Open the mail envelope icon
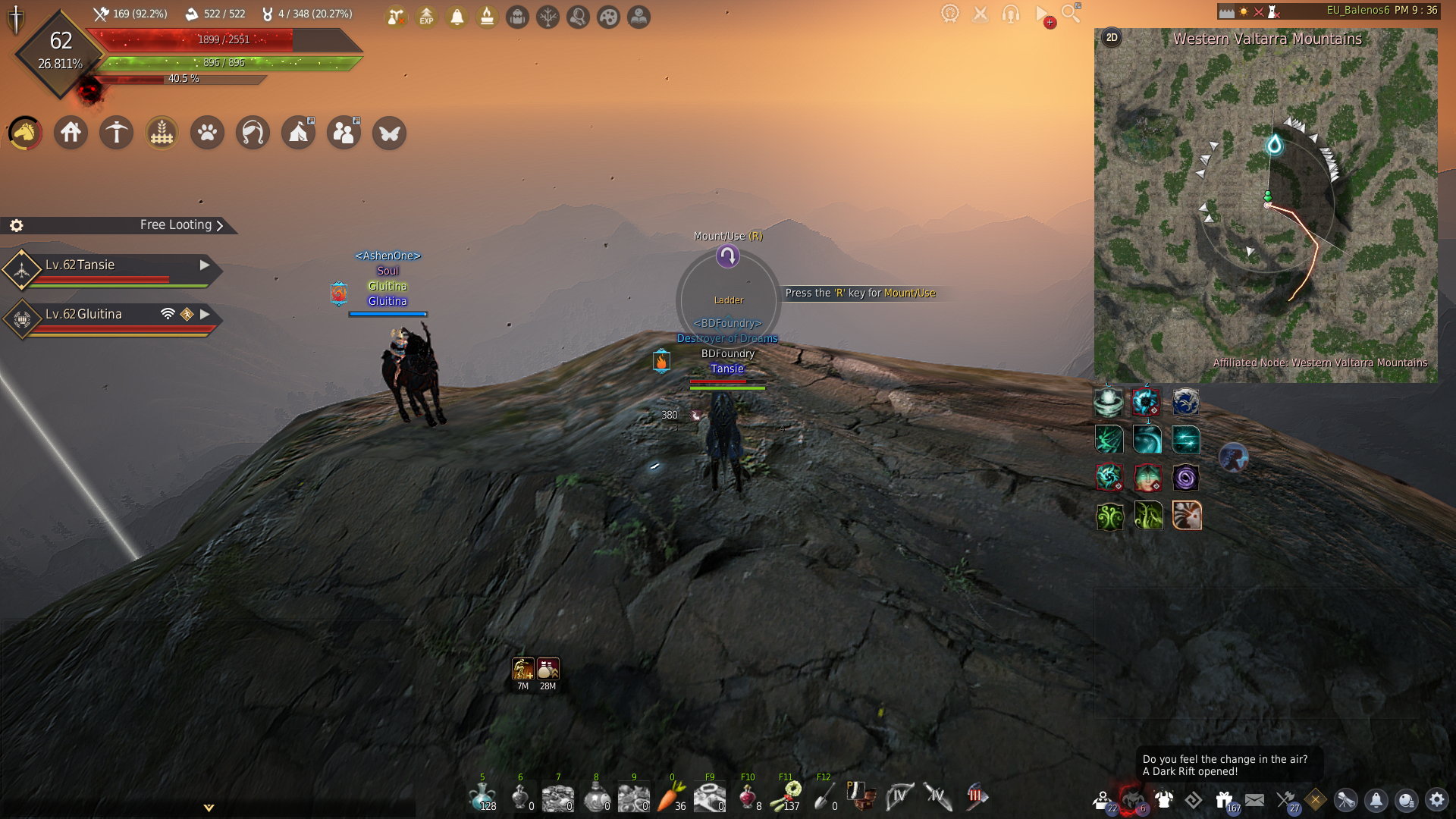1456x819 pixels. [x=1254, y=799]
